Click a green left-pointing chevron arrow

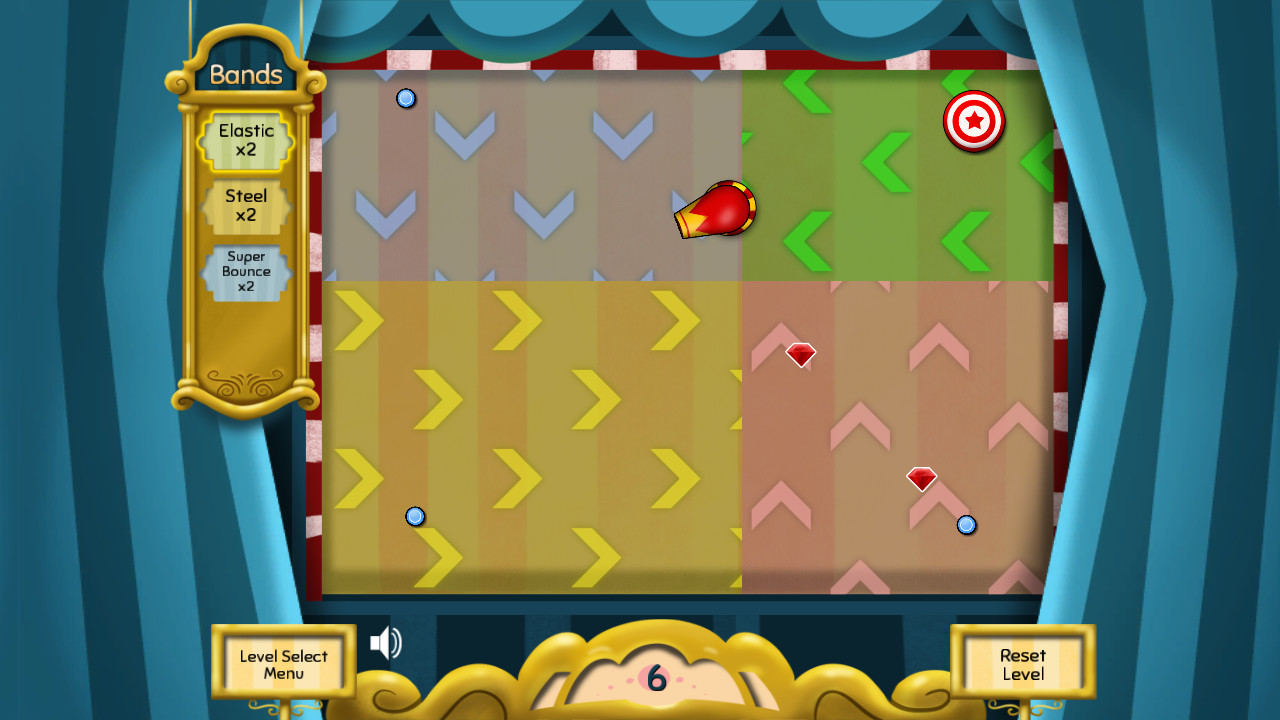tap(887, 160)
